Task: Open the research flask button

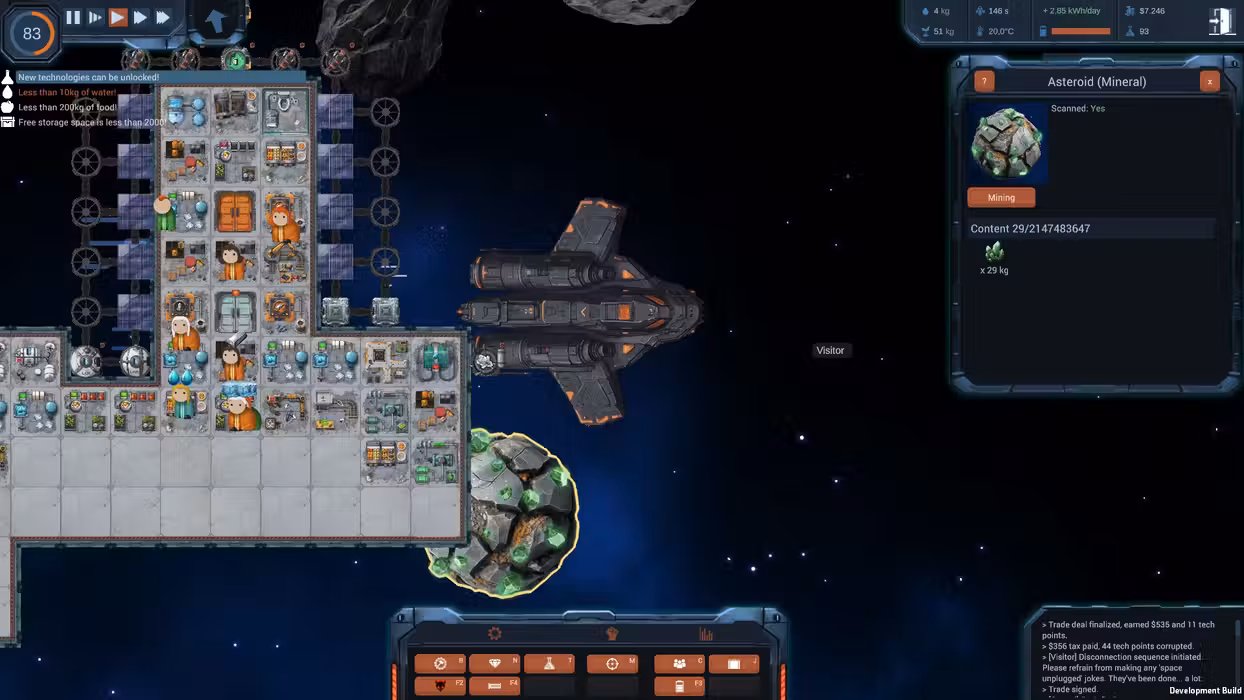Action: click(x=549, y=664)
